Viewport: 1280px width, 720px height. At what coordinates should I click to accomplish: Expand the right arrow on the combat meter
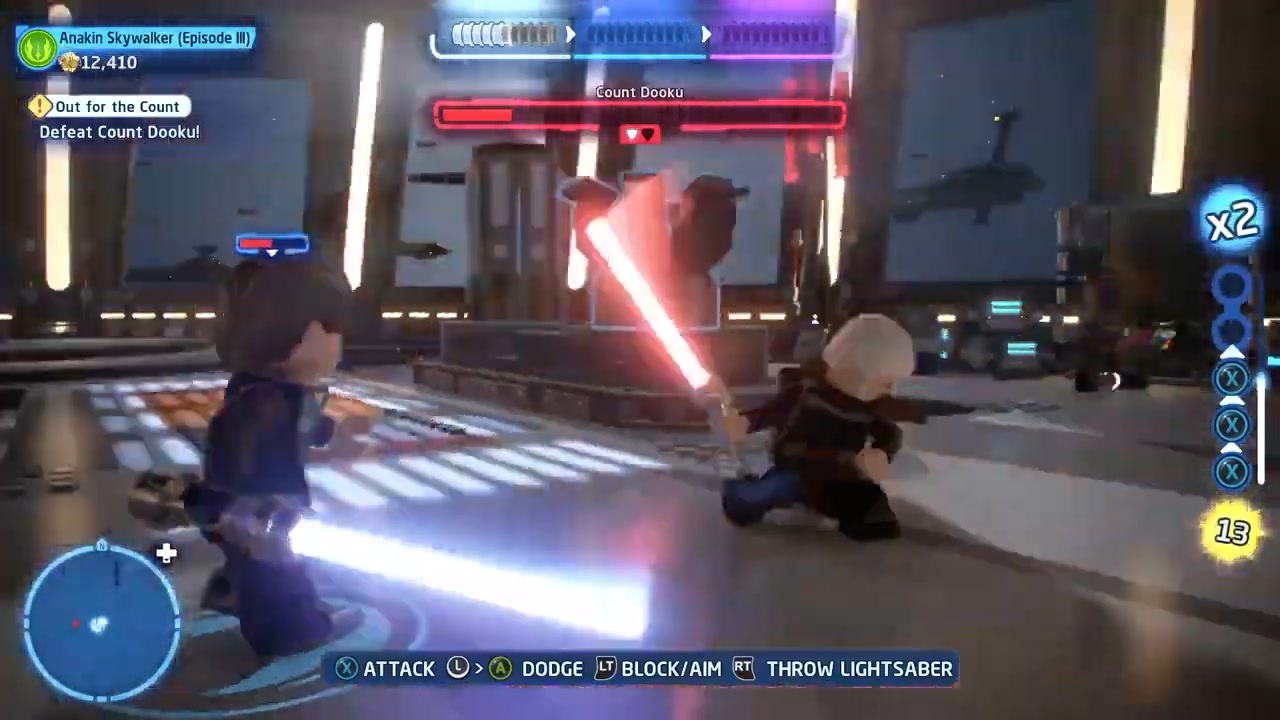[707, 35]
